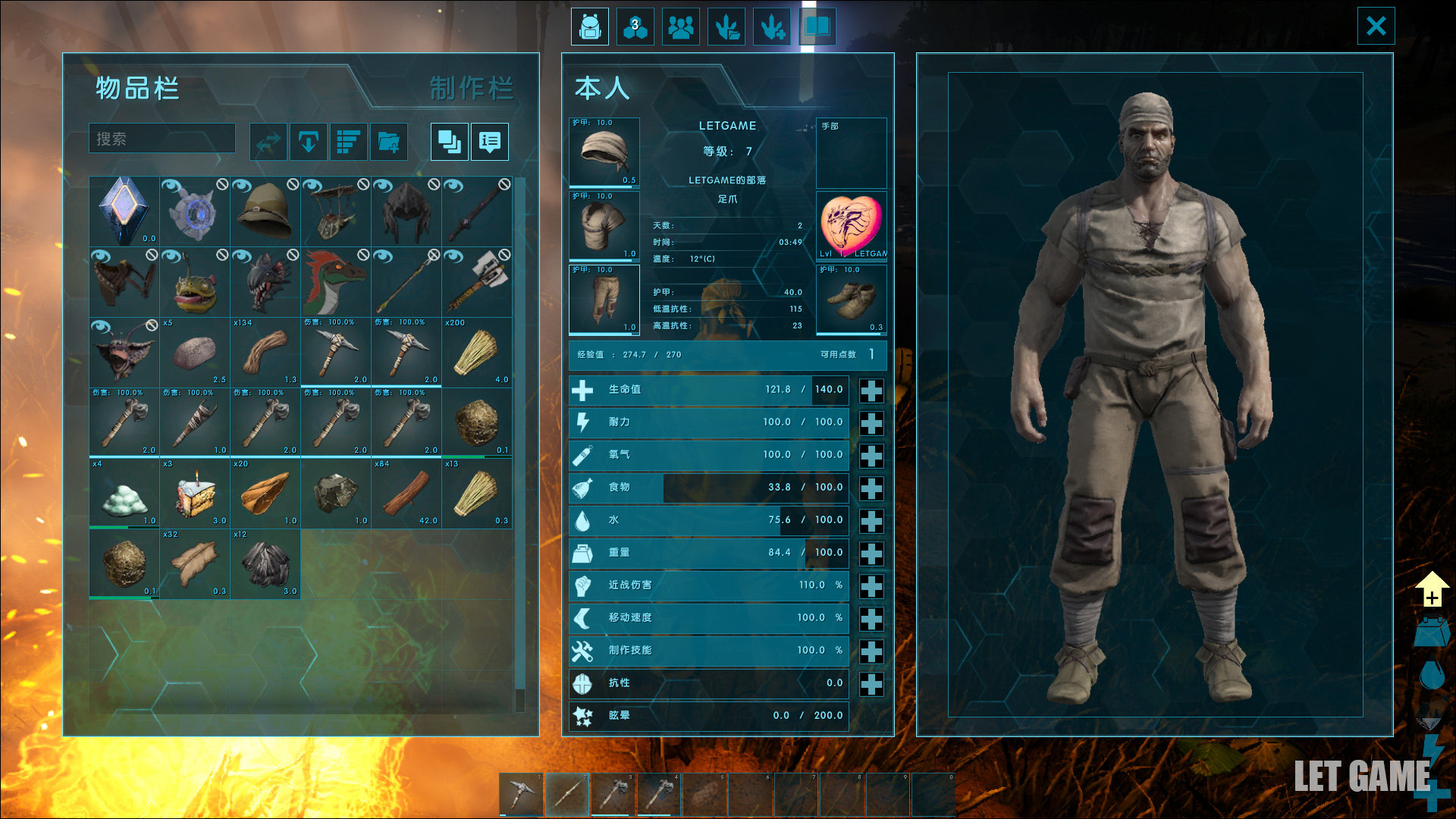Image resolution: width=1456 pixels, height=819 pixels.
Task: Click the sort items button
Action: coord(349,142)
